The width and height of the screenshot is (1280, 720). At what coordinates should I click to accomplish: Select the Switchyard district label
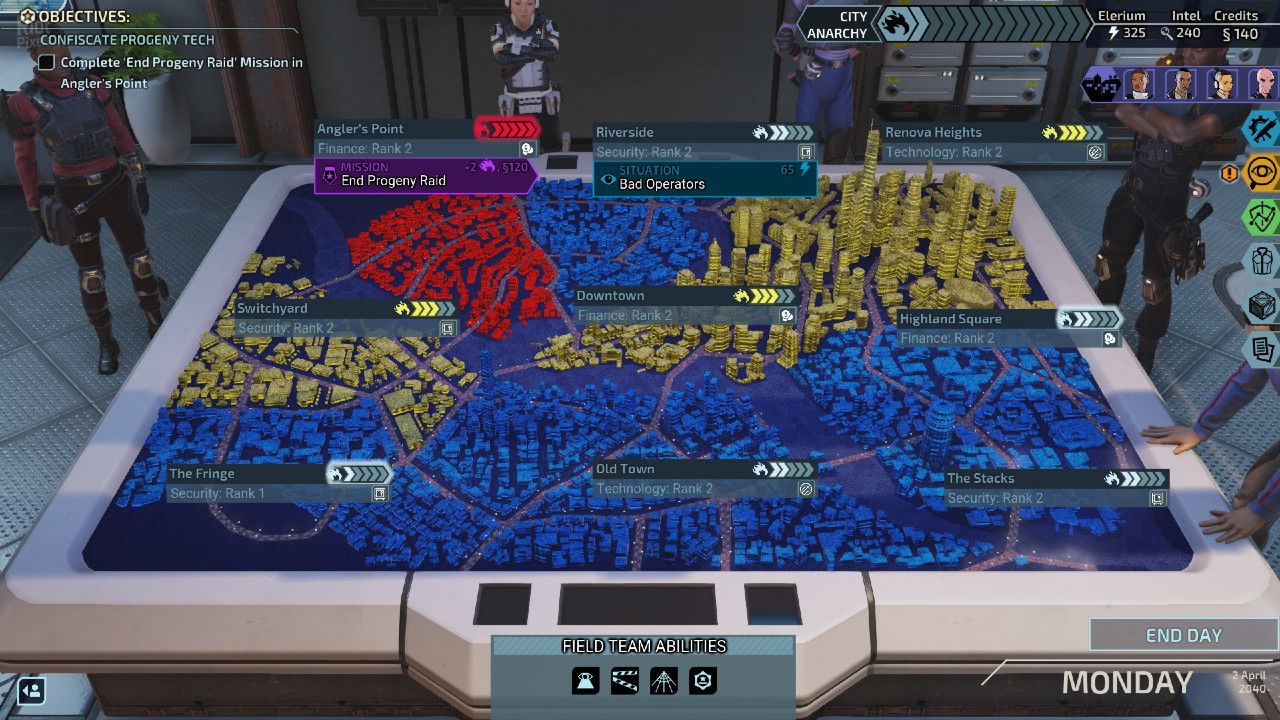click(x=272, y=309)
